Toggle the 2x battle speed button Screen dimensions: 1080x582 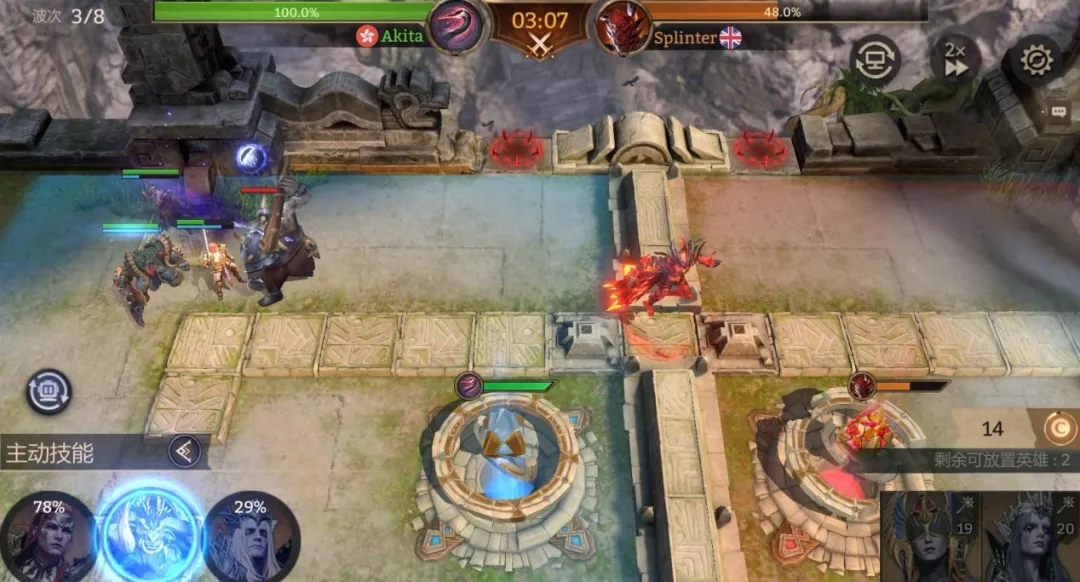pyautogui.click(x=954, y=60)
